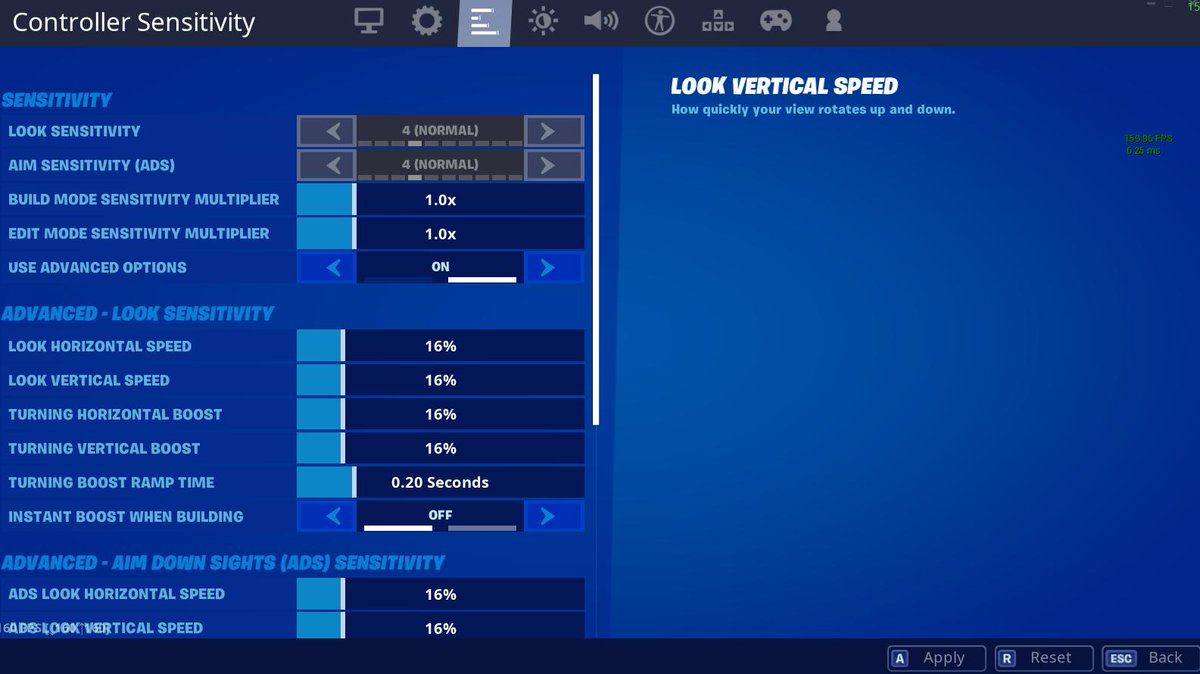Open the accessibility settings tab
Screen dimensions: 1200x674
click(659, 21)
